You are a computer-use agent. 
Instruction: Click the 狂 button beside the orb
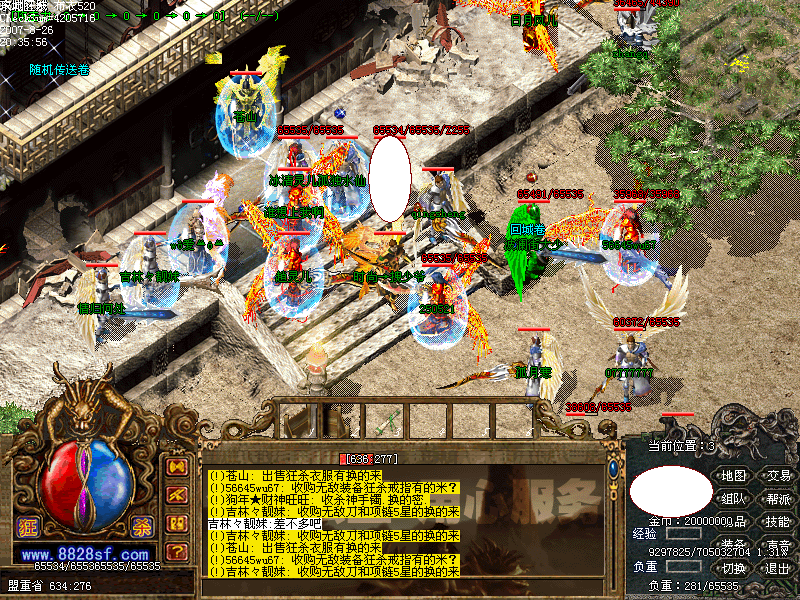click(27, 529)
